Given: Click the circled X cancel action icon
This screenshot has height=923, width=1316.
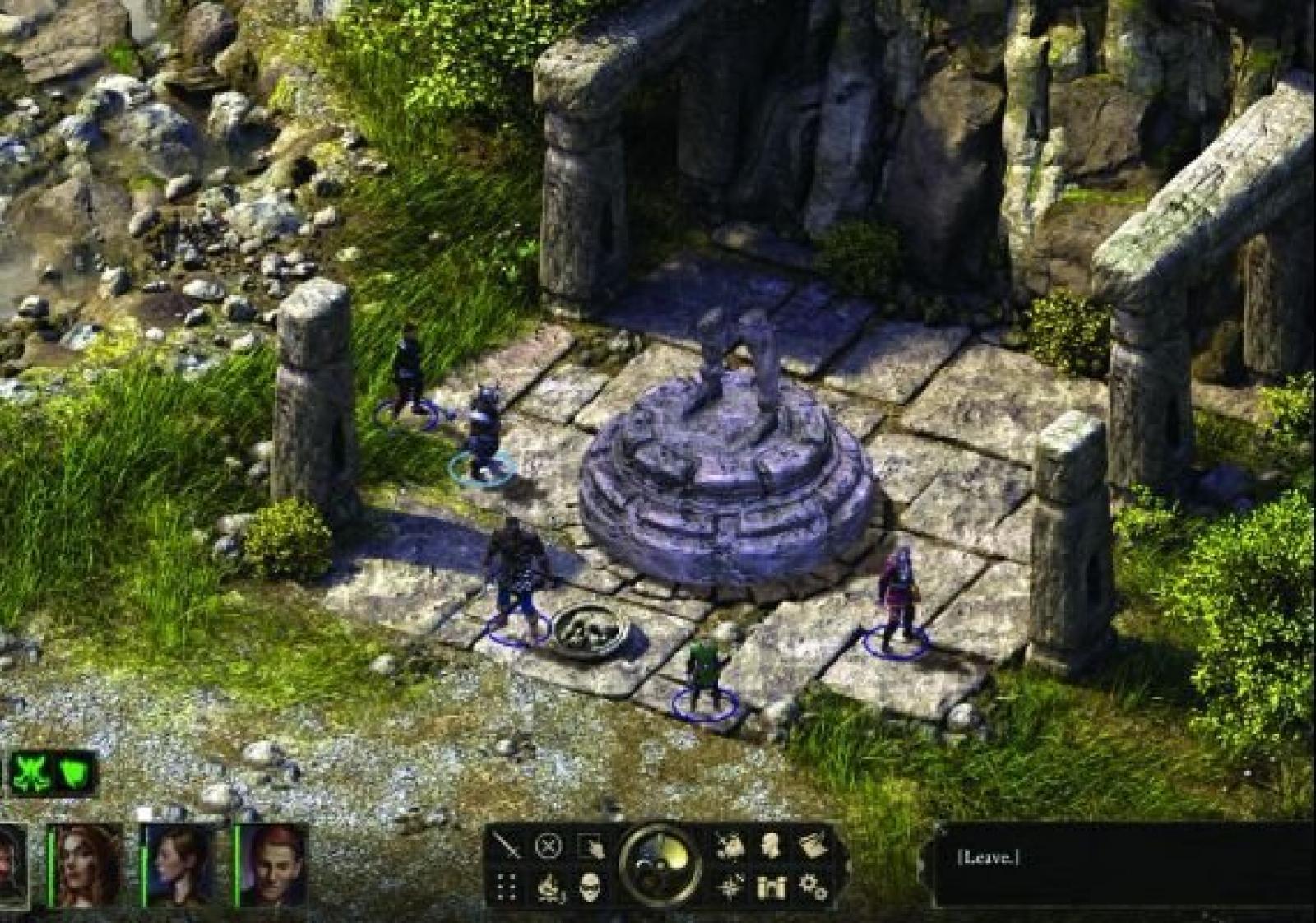Looking at the screenshot, I should pos(549,846).
